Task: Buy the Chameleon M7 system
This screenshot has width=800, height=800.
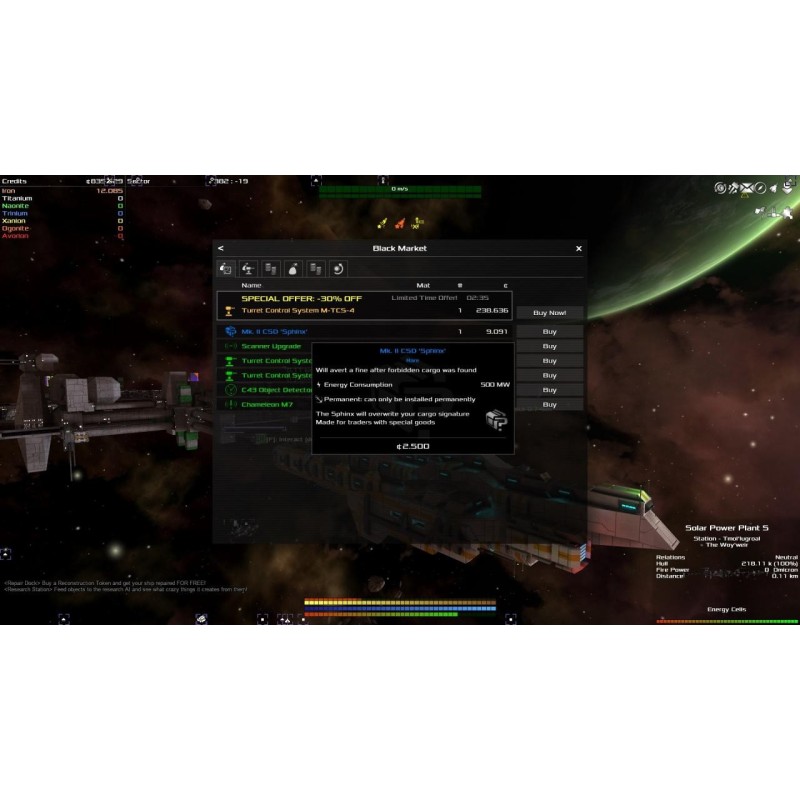Action: point(549,405)
